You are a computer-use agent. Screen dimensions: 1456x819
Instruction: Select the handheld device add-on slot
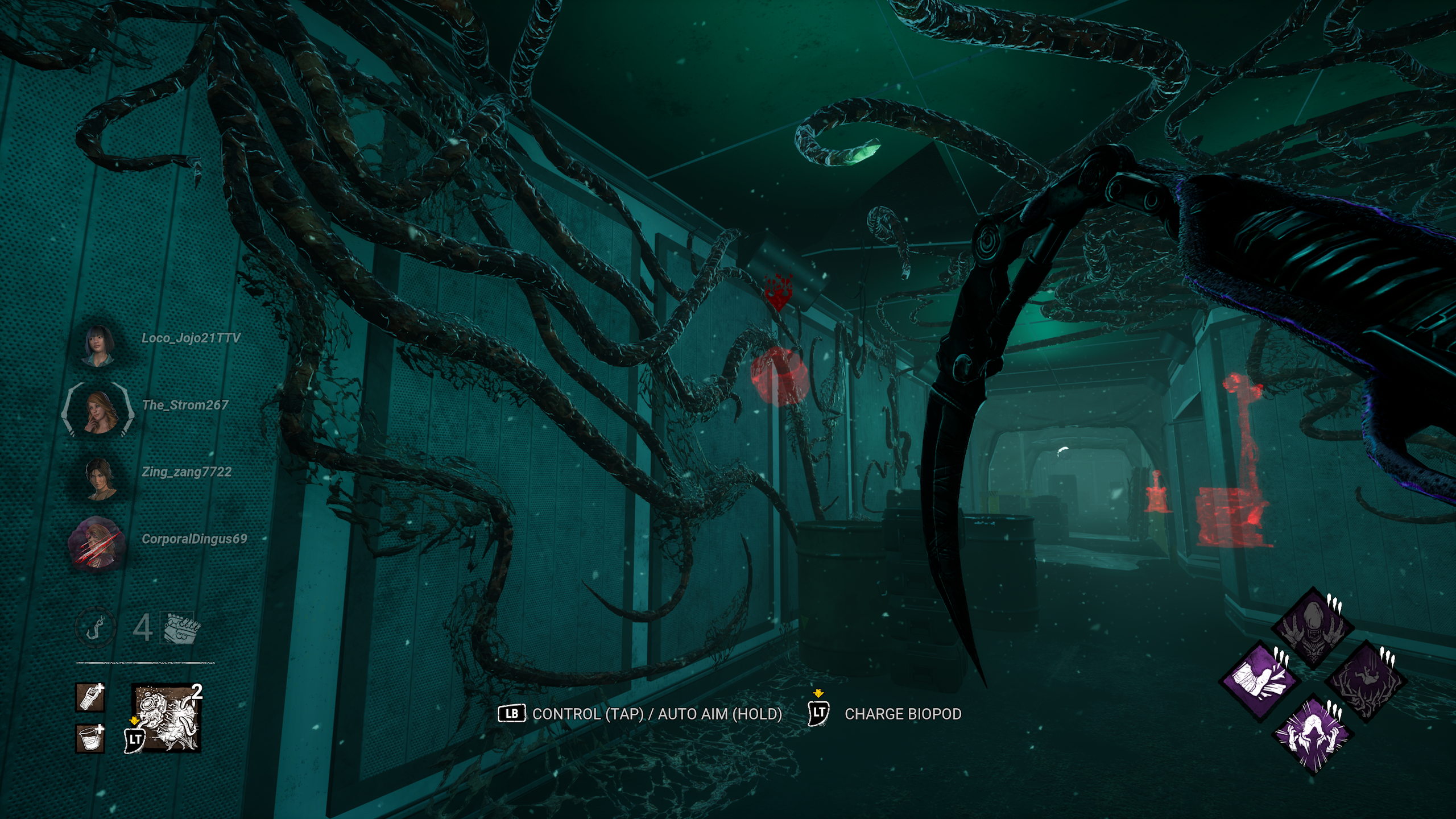90,698
